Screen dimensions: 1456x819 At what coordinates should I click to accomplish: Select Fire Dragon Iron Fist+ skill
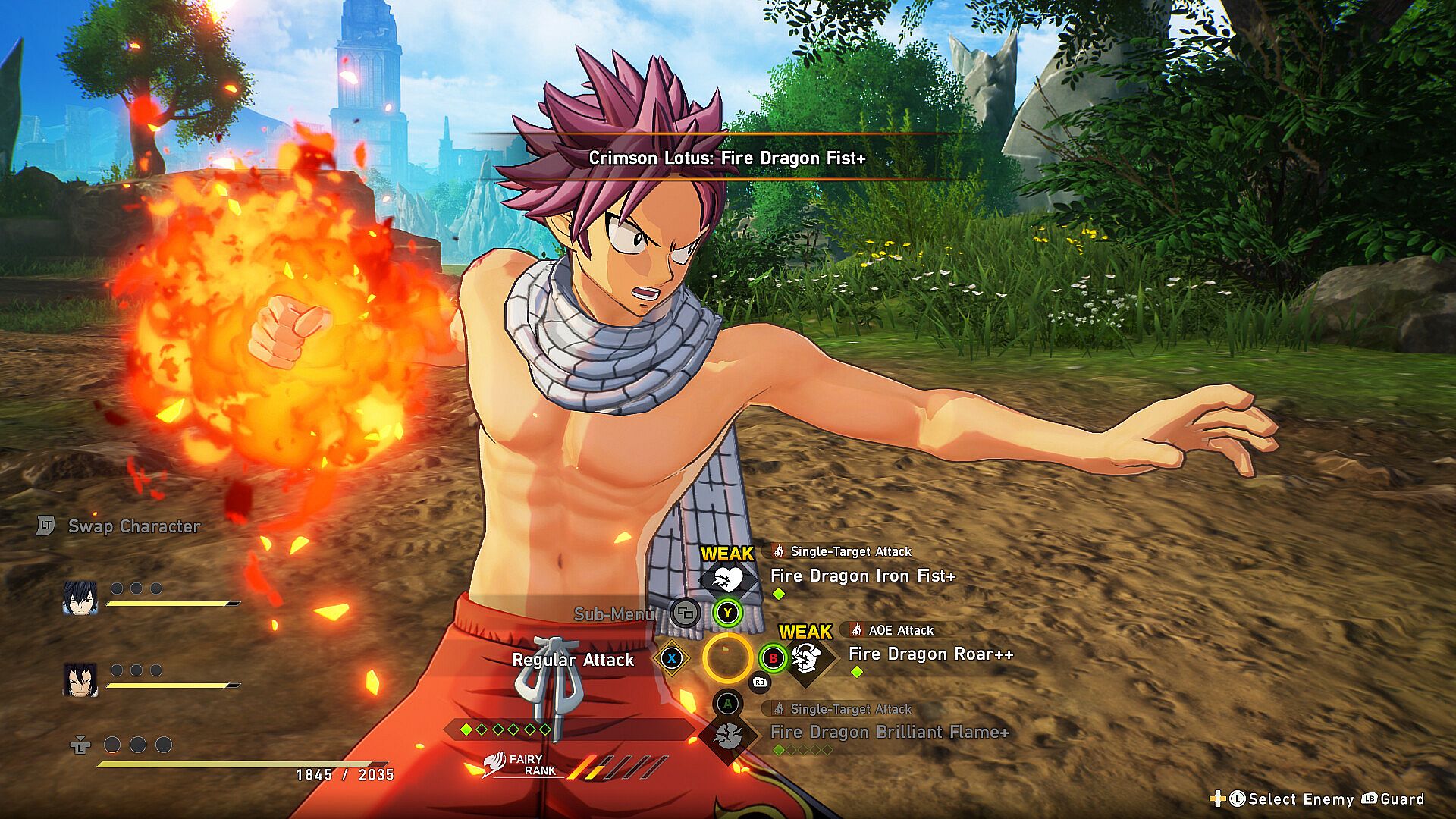[x=862, y=576]
